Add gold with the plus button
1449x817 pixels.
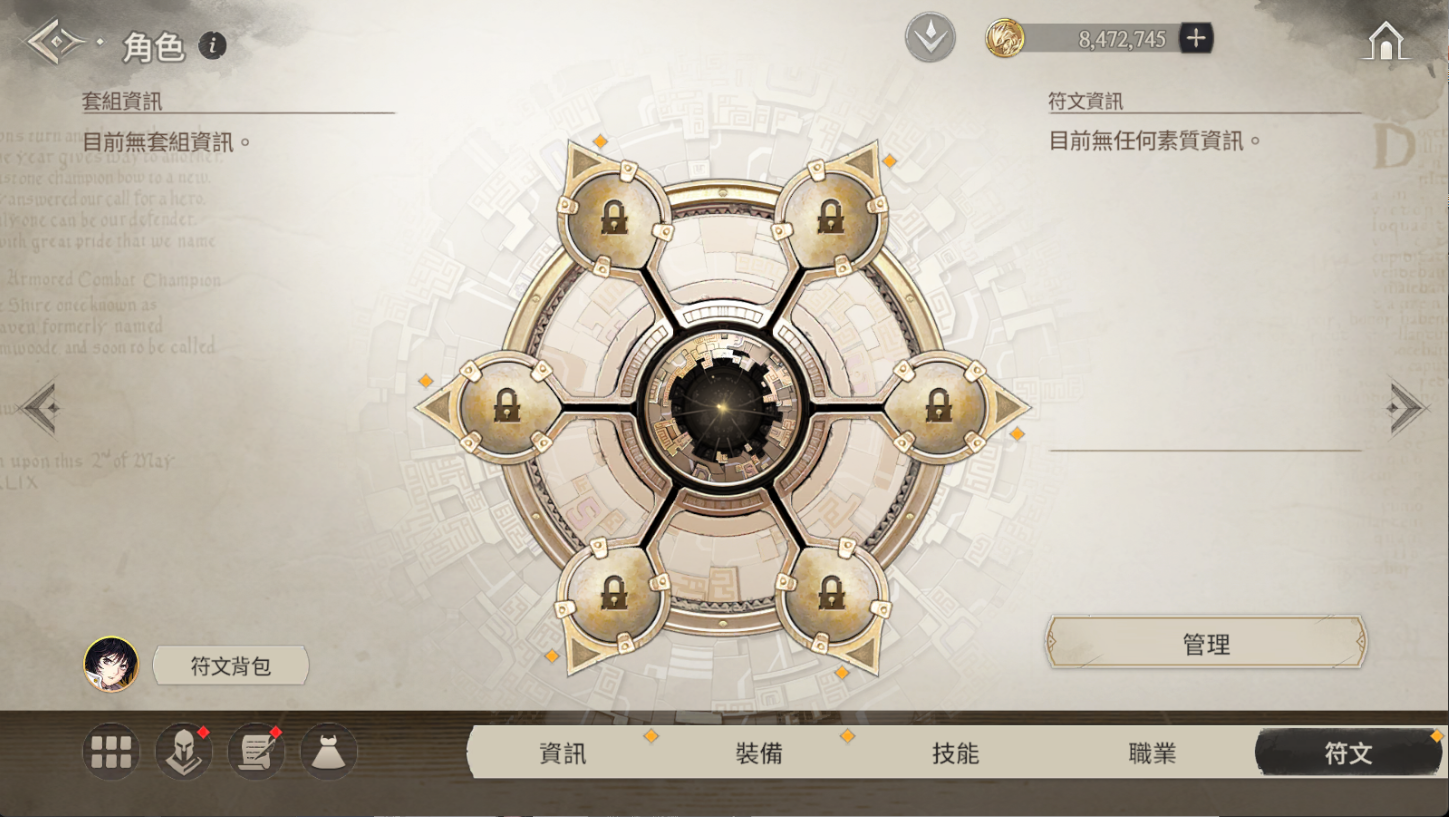click(x=1195, y=39)
